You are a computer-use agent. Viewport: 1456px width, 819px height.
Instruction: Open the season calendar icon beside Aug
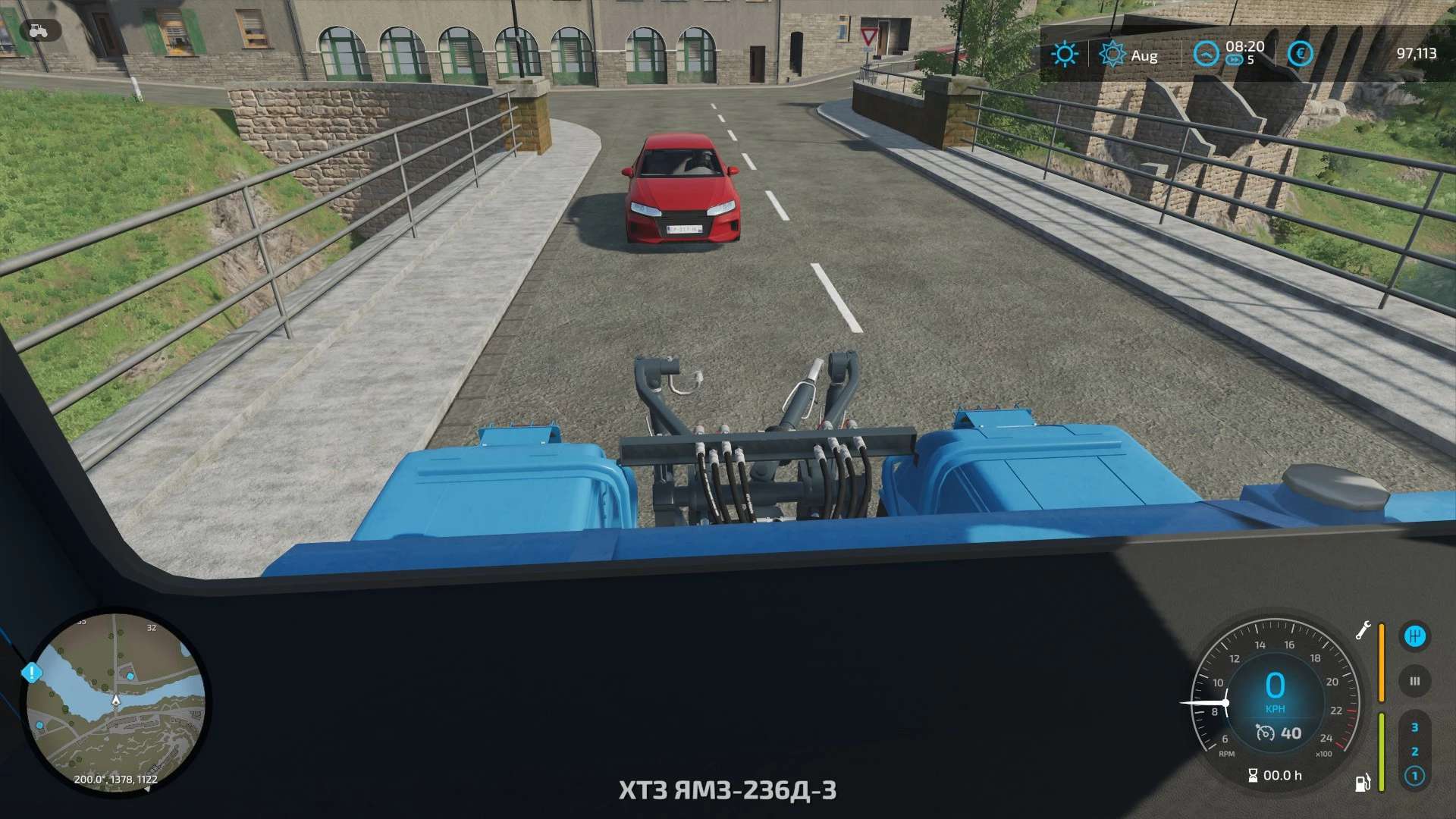(x=1112, y=54)
